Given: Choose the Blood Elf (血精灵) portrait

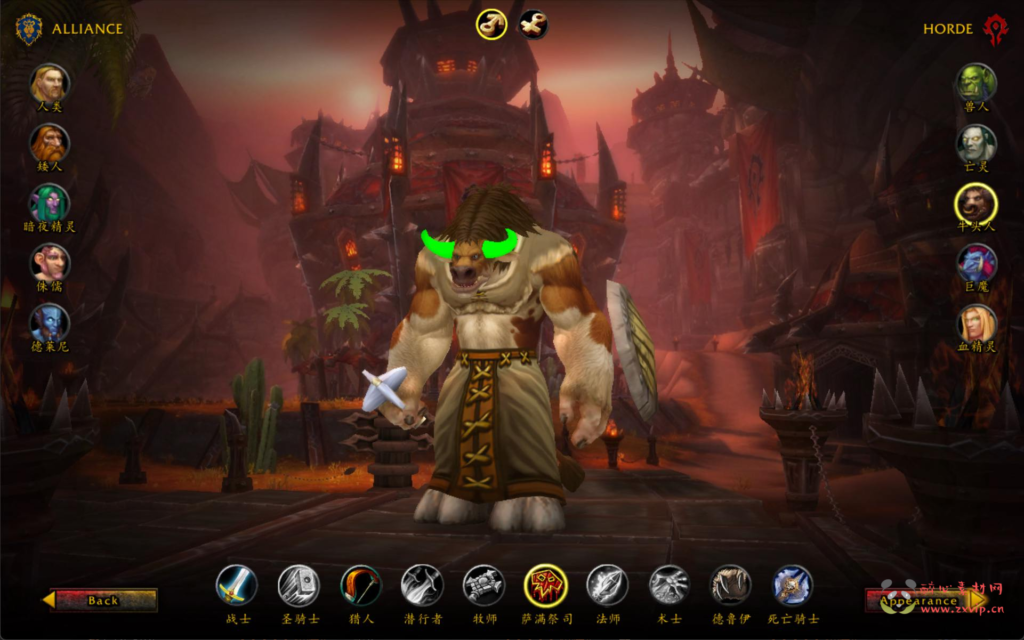Looking at the screenshot, I should (976, 323).
